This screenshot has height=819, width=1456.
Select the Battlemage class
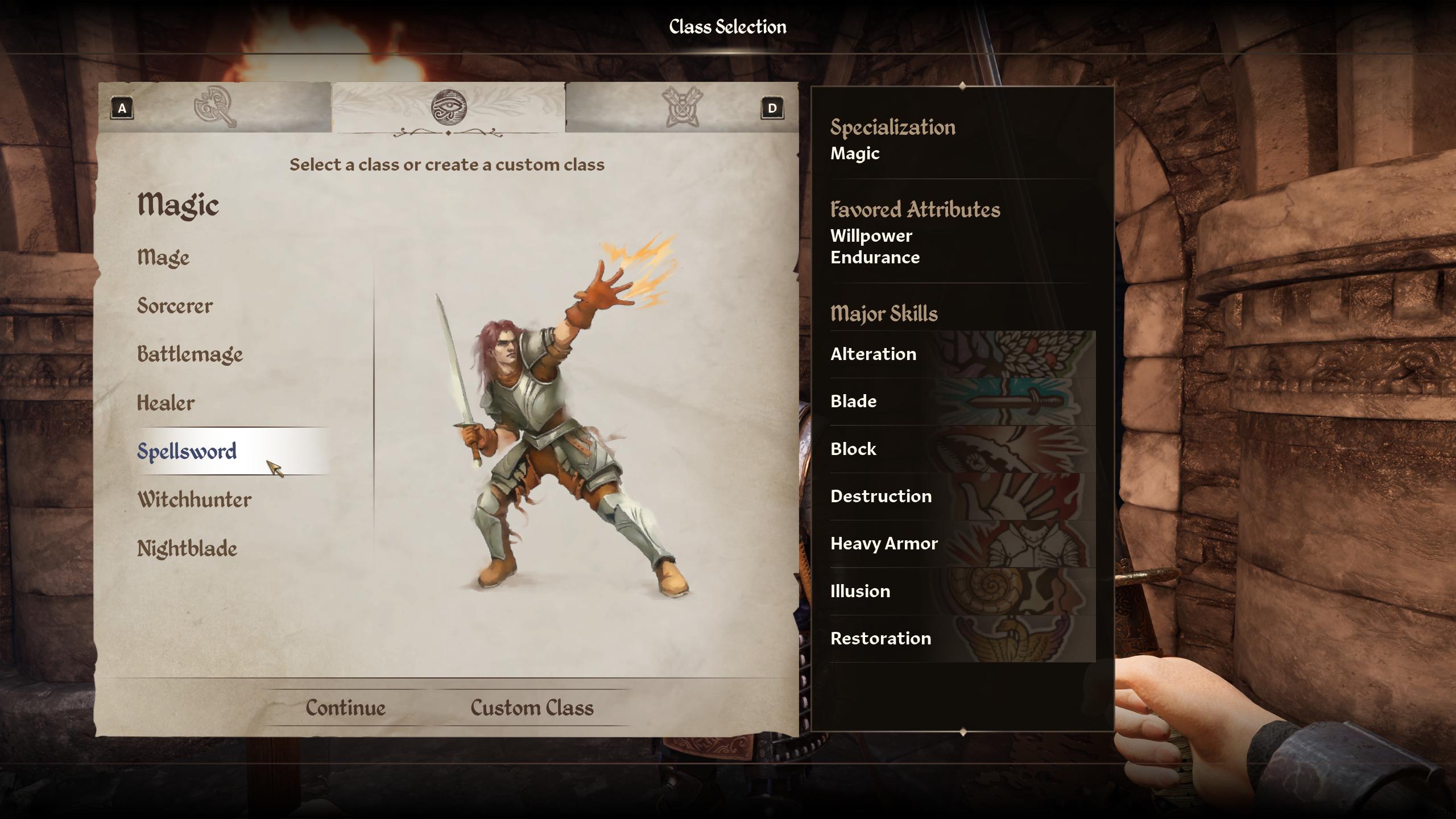(x=189, y=354)
